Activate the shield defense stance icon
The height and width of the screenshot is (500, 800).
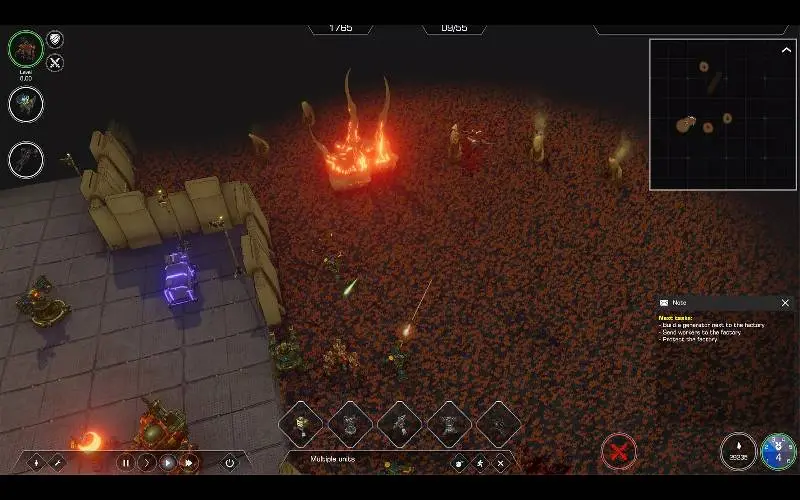(x=56, y=39)
